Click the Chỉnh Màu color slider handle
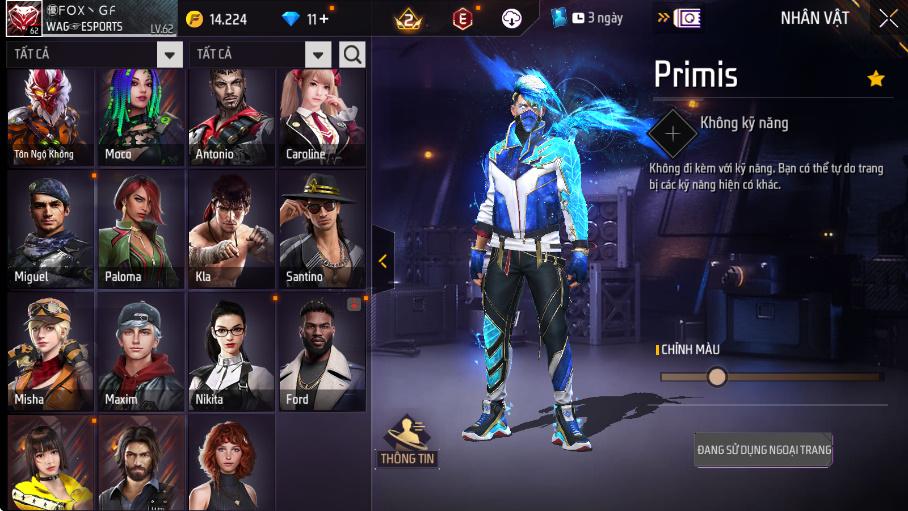908x511 pixels. pyautogui.click(x=717, y=377)
